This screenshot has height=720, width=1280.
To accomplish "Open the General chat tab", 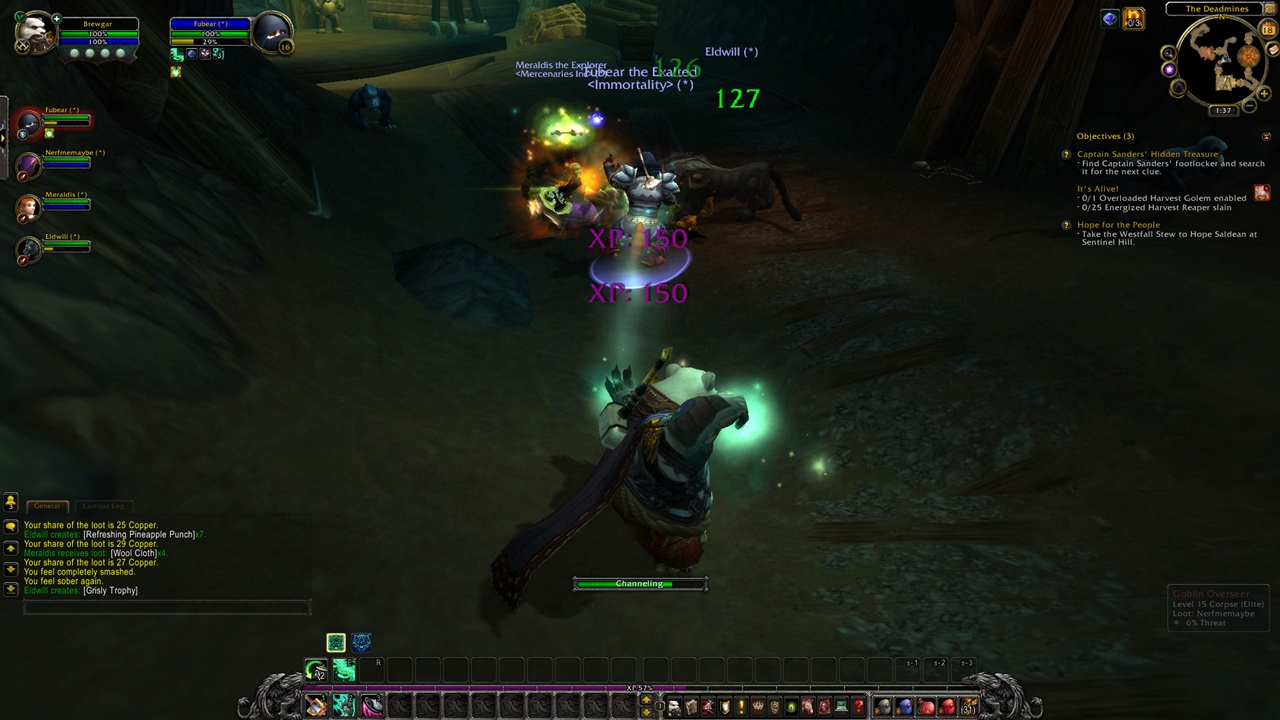I will (x=47, y=506).
